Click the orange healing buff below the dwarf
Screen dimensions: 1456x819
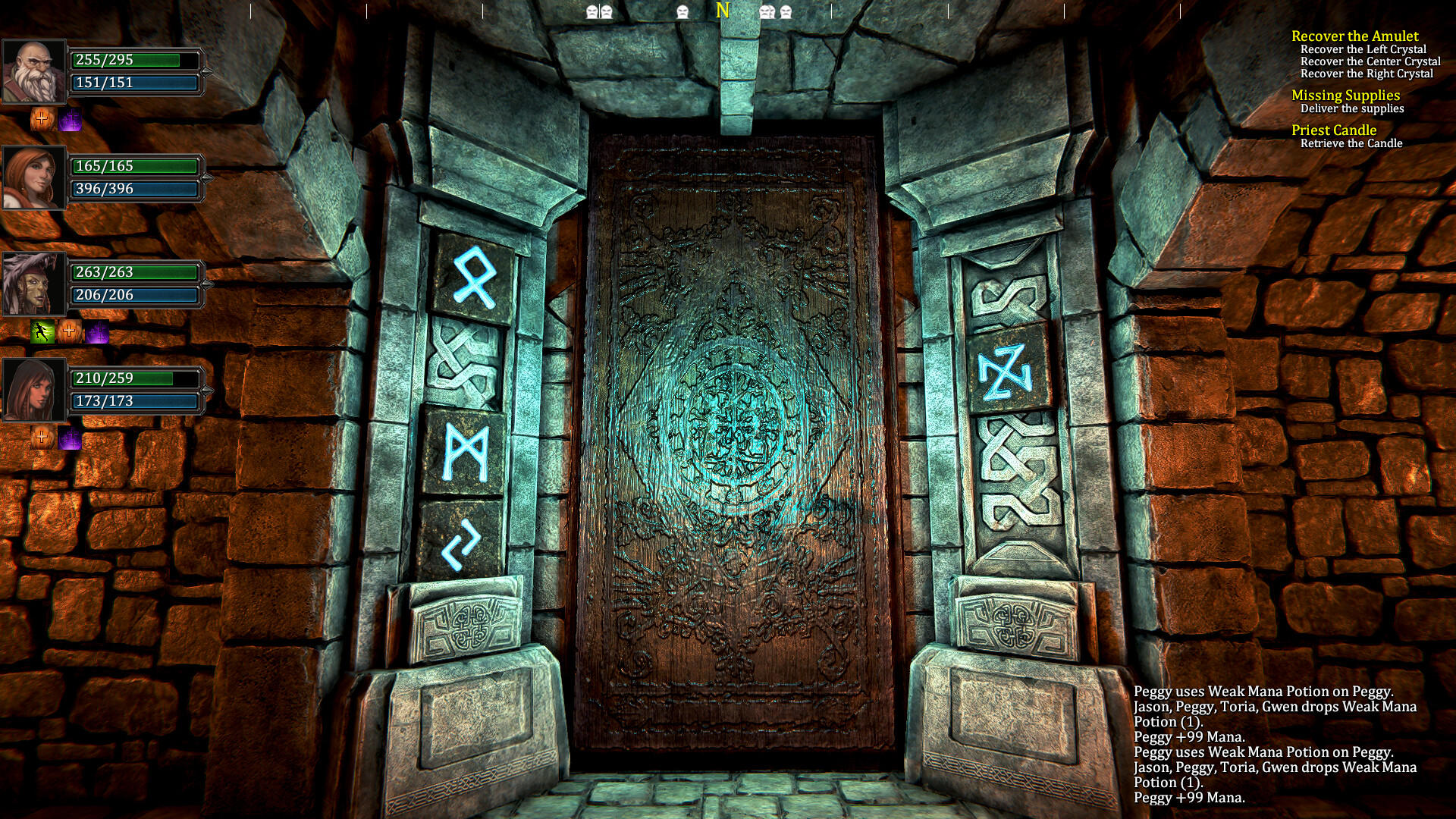point(42,119)
